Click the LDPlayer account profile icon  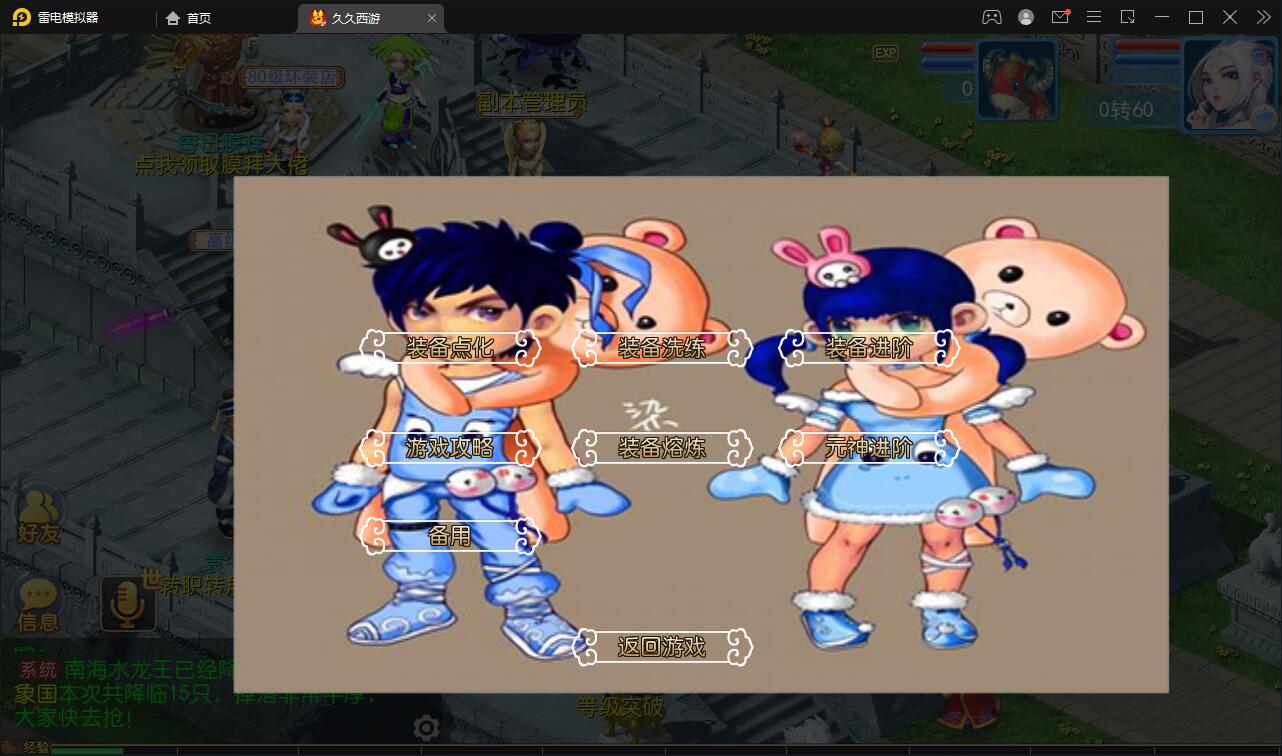(1025, 17)
